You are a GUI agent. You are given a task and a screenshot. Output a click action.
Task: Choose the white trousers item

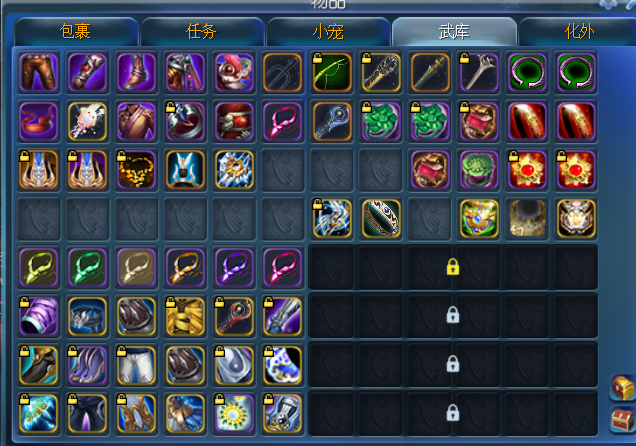pyautogui.click(x=136, y=365)
